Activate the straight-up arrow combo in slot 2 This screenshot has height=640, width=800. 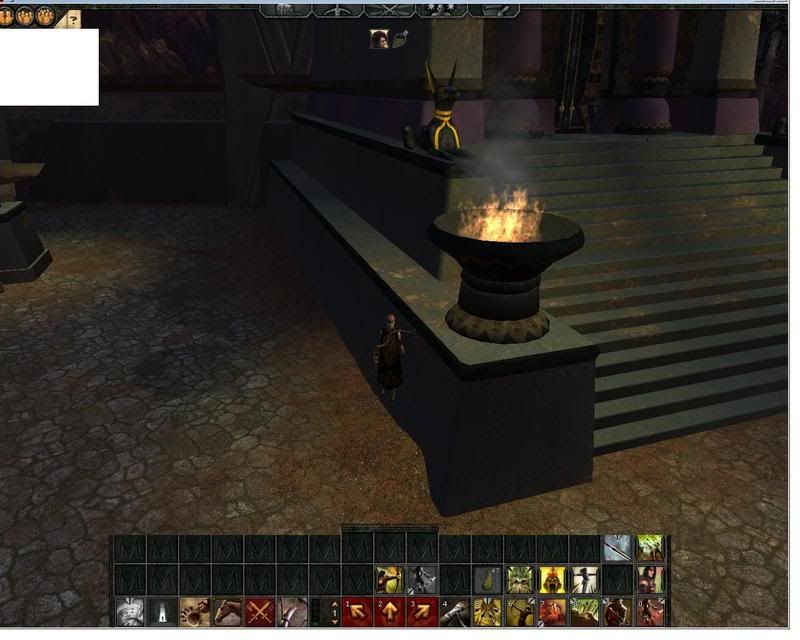pos(391,611)
